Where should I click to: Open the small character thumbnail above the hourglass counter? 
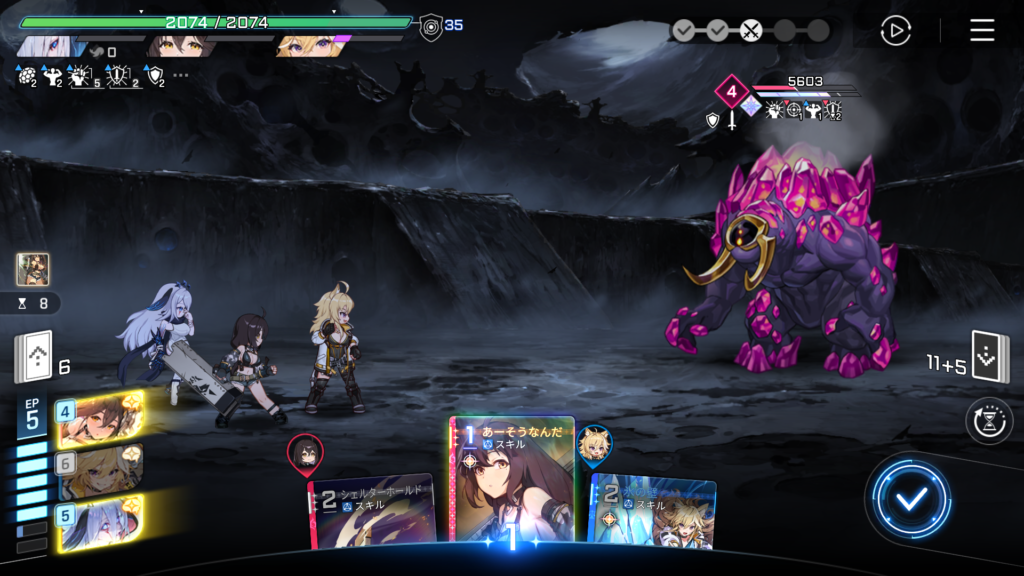pos(32,269)
